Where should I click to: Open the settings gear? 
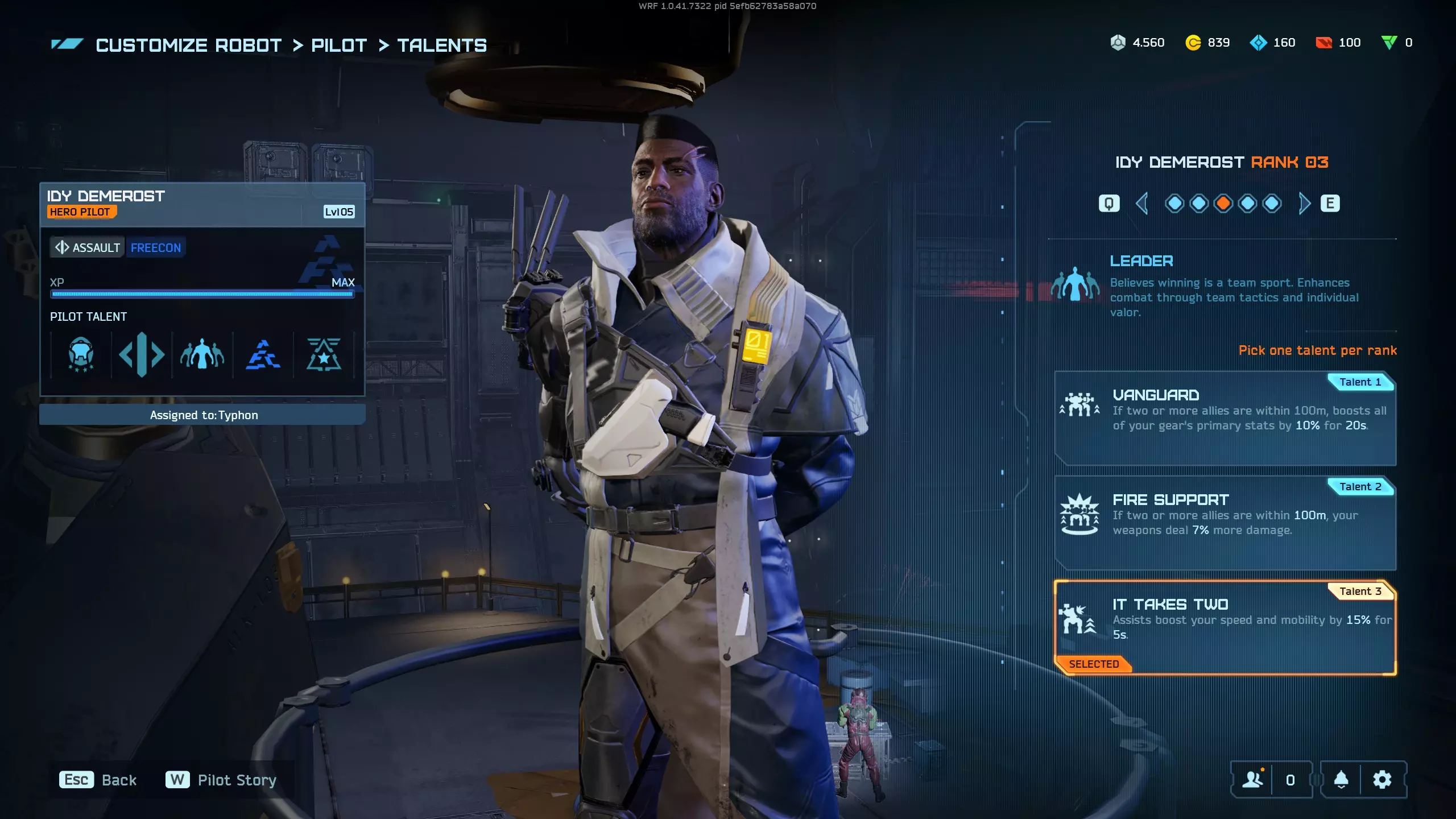pyautogui.click(x=1382, y=780)
